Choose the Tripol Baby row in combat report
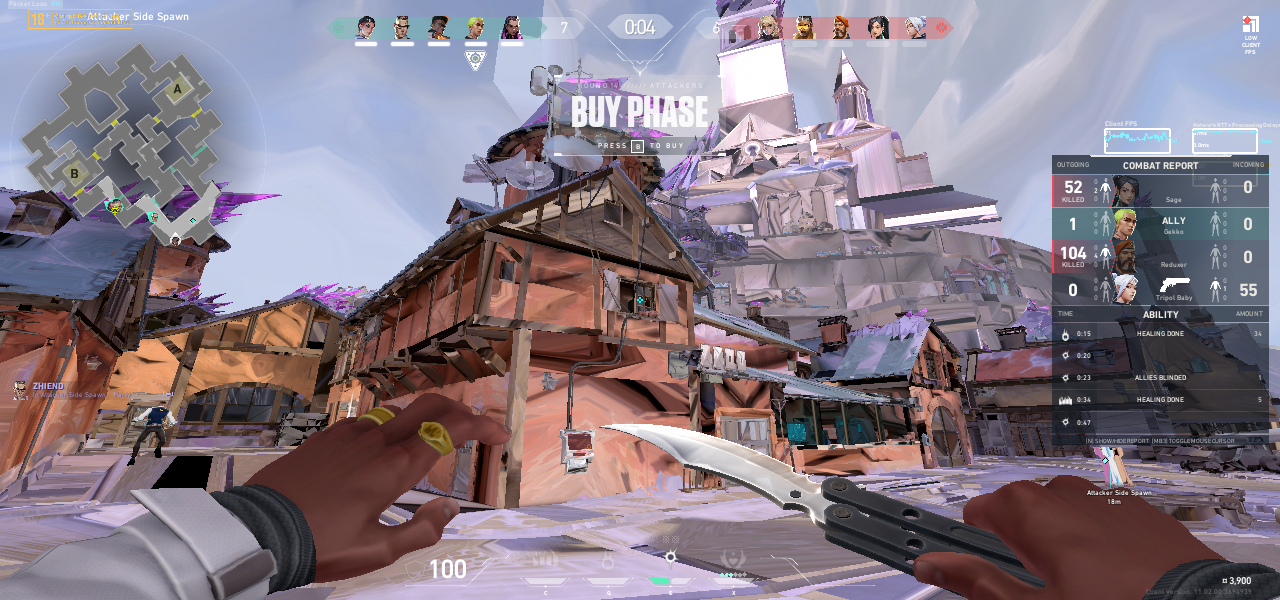 [x=1160, y=288]
